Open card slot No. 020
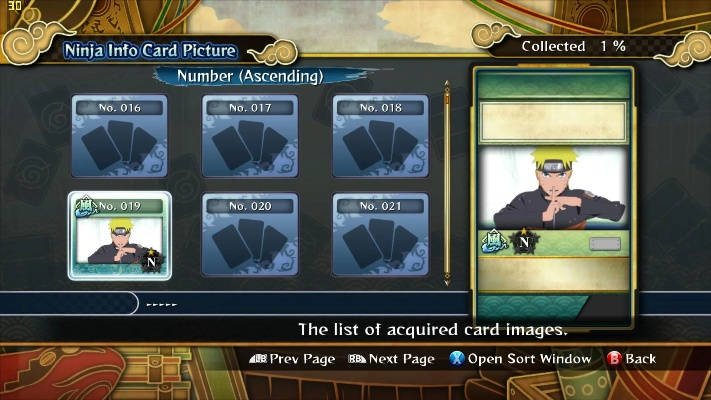This screenshot has height=400, width=711. click(250, 235)
